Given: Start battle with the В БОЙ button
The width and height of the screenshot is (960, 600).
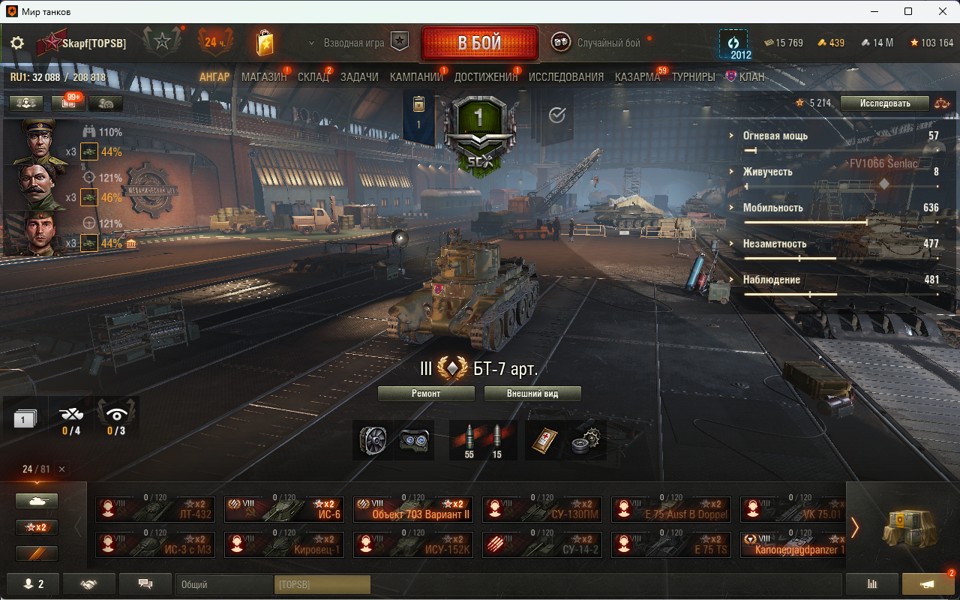Looking at the screenshot, I should 479,44.
